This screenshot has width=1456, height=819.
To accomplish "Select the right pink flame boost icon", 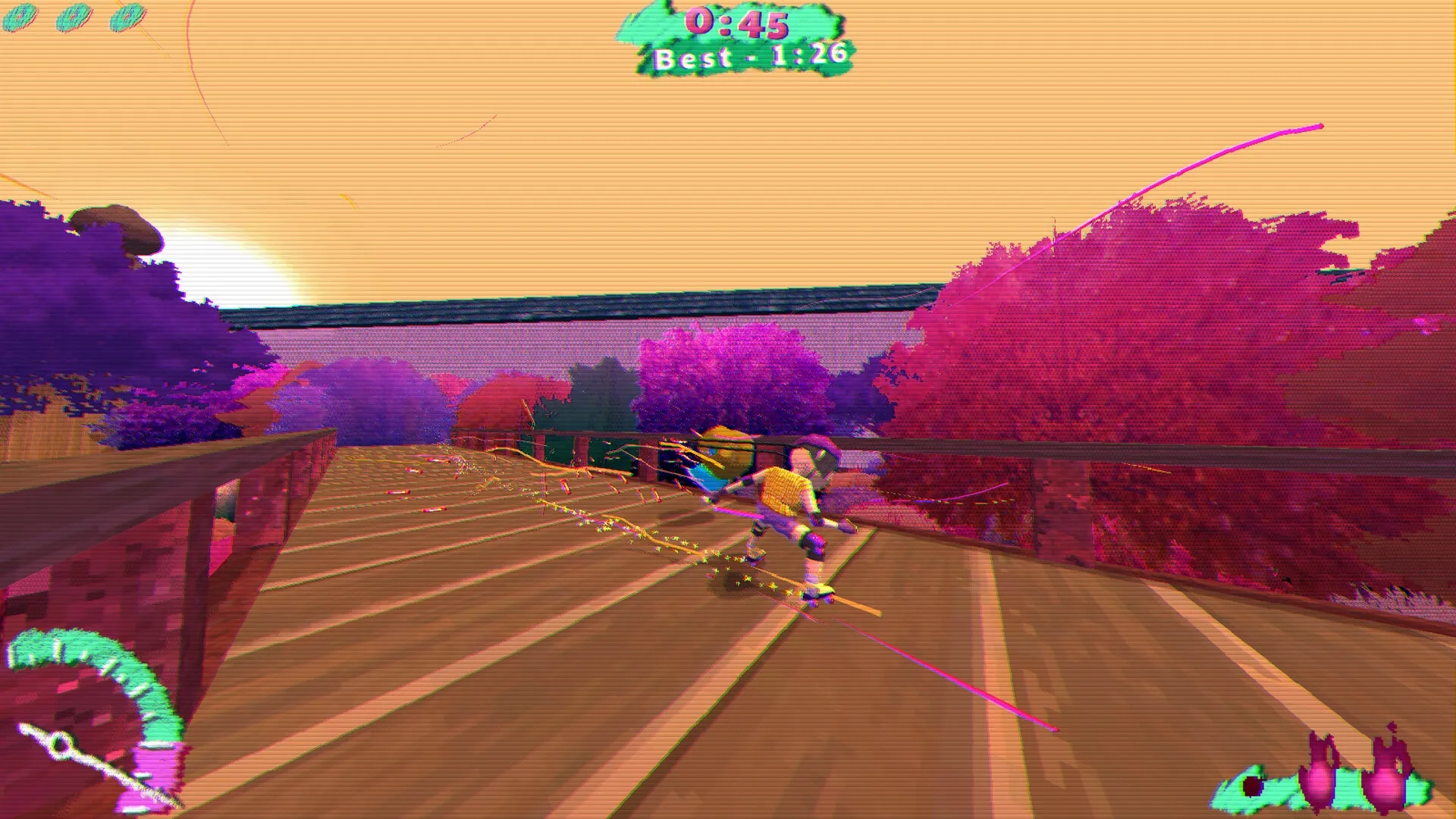I will pyautogui.click(x=1385, y=780).
